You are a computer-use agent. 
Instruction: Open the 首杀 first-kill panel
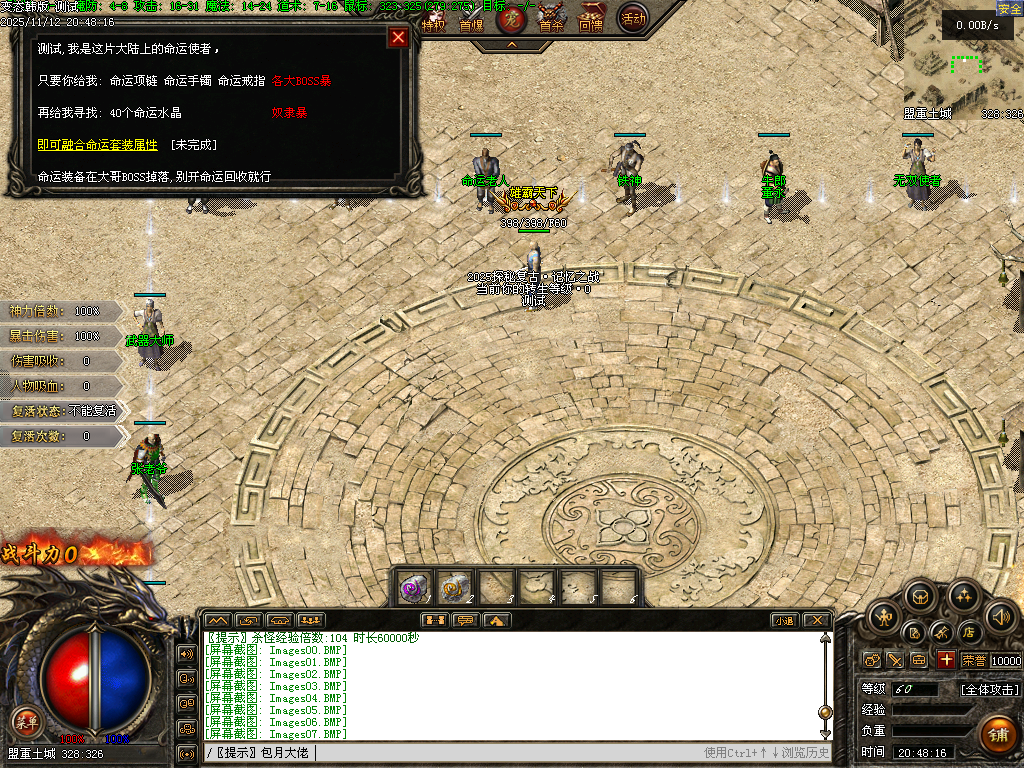551,20
